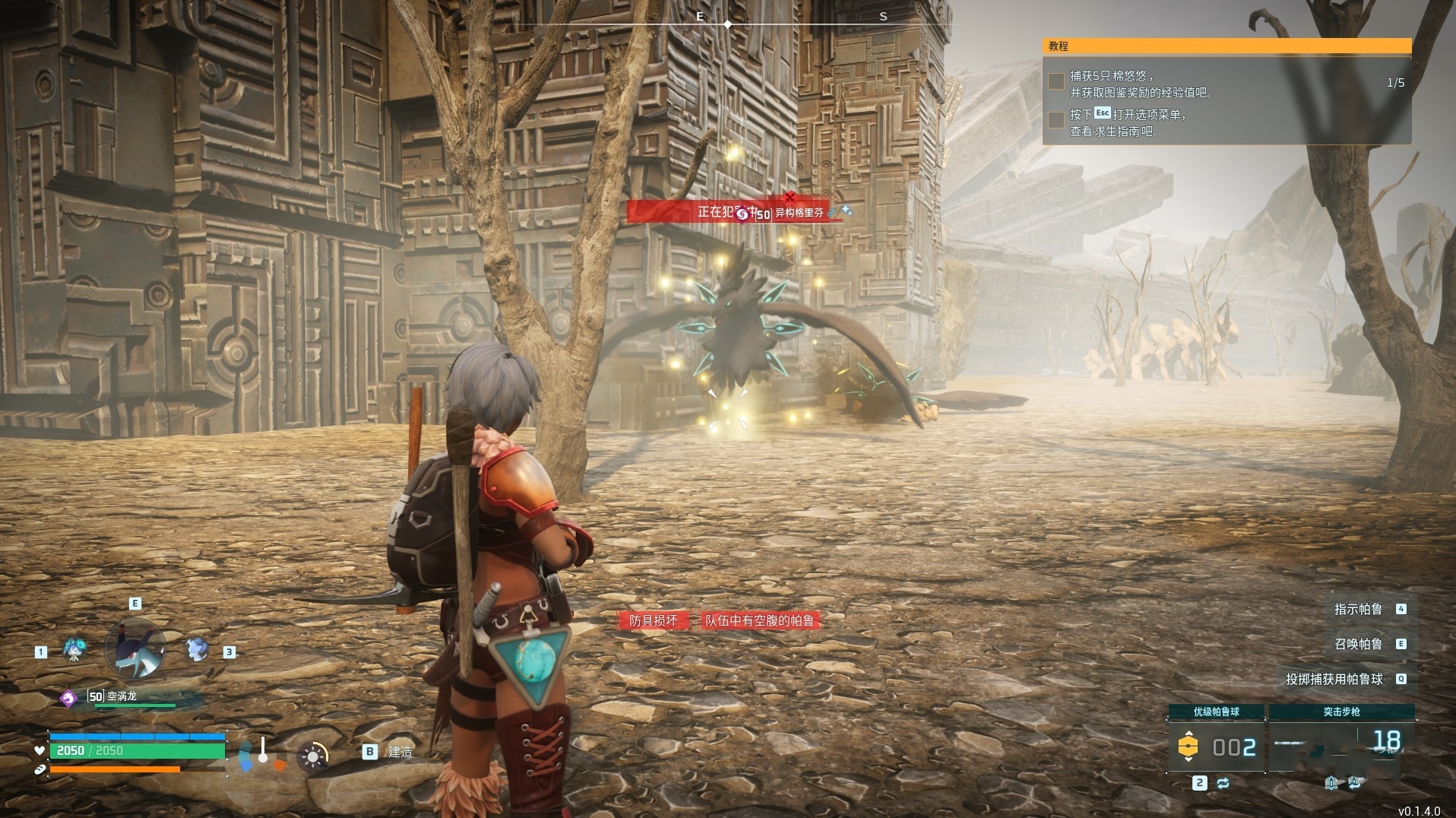Image resolution: width=1456 pixels, height=818 pixels.
Task: Click the orange 教程 tutorial header bar
Action: pyautogui.click(x=1227, y=46)
